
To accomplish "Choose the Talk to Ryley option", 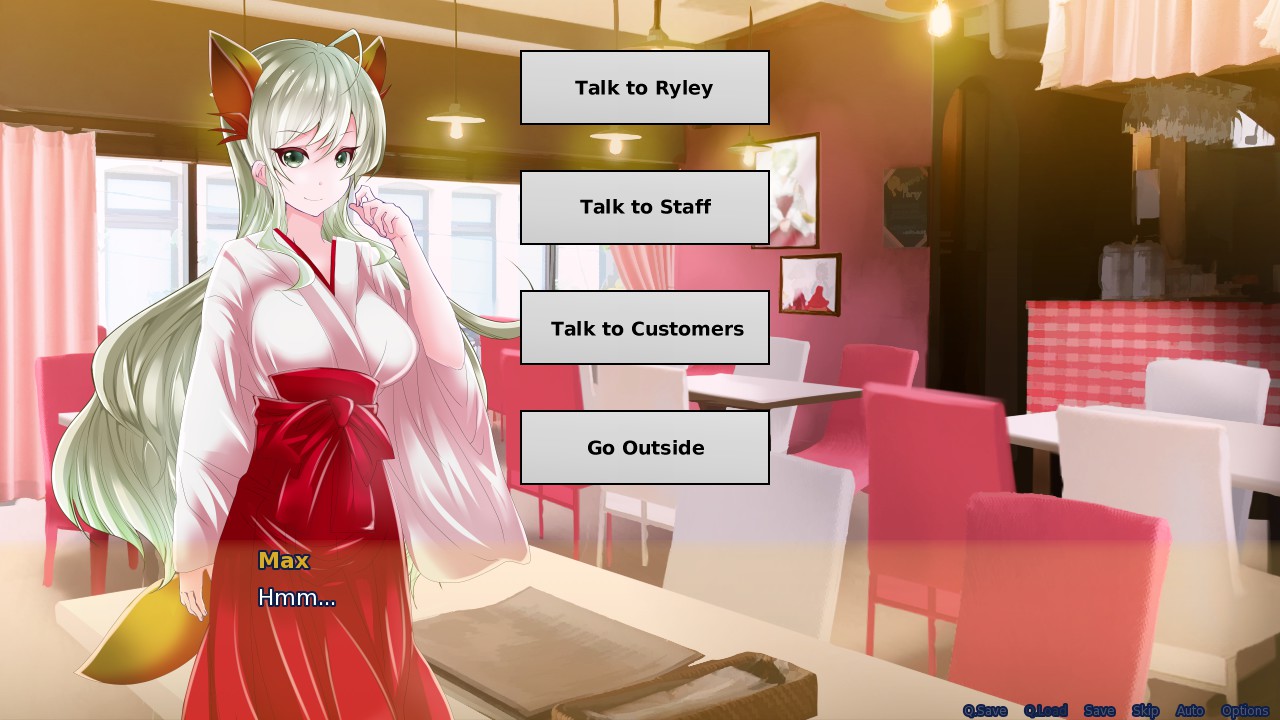I will point(644,88).
